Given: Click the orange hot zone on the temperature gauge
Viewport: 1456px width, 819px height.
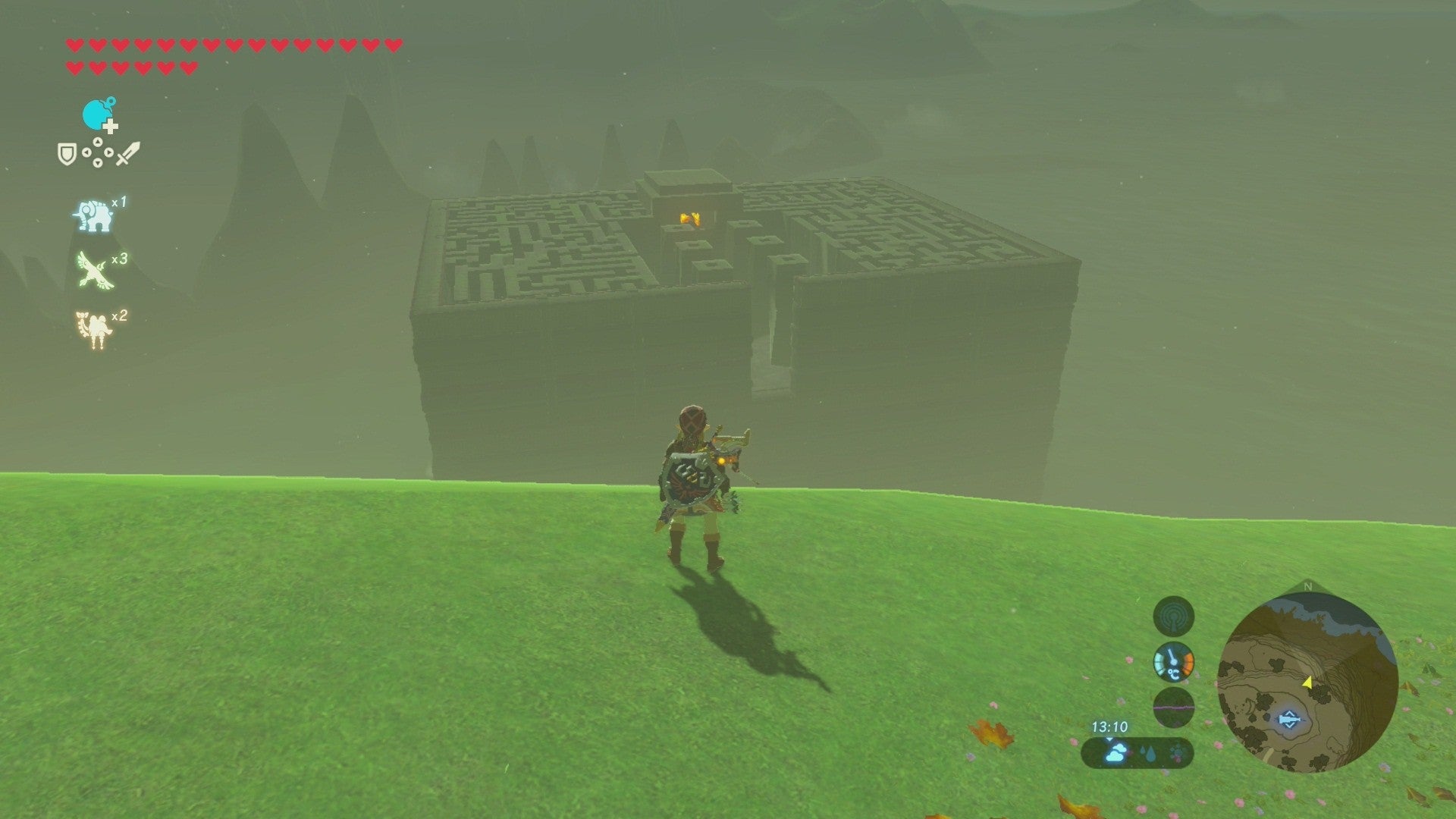Looking at the screenshot, I should (x=1188, y=662).
